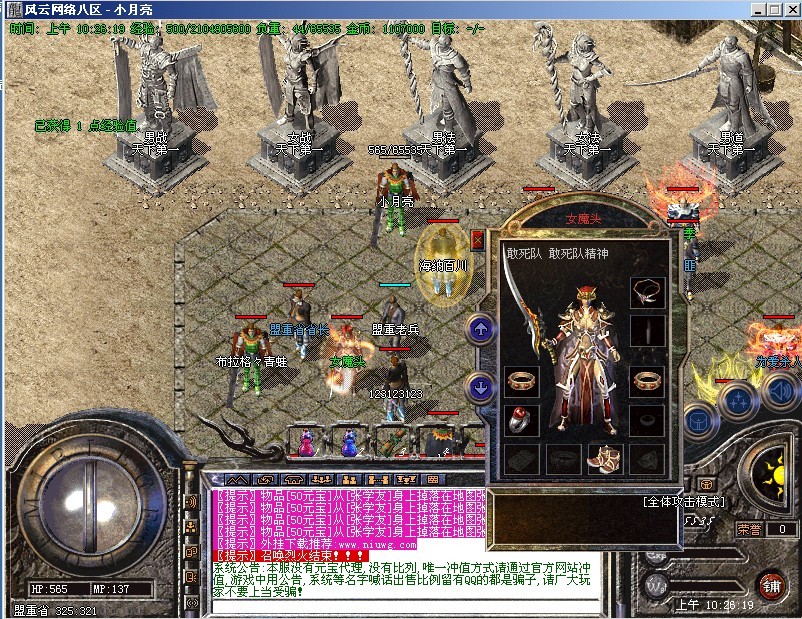This screenshot has width=802, height=619.
Task: Toggle the speaker sound button
Action: pos(778,392)
